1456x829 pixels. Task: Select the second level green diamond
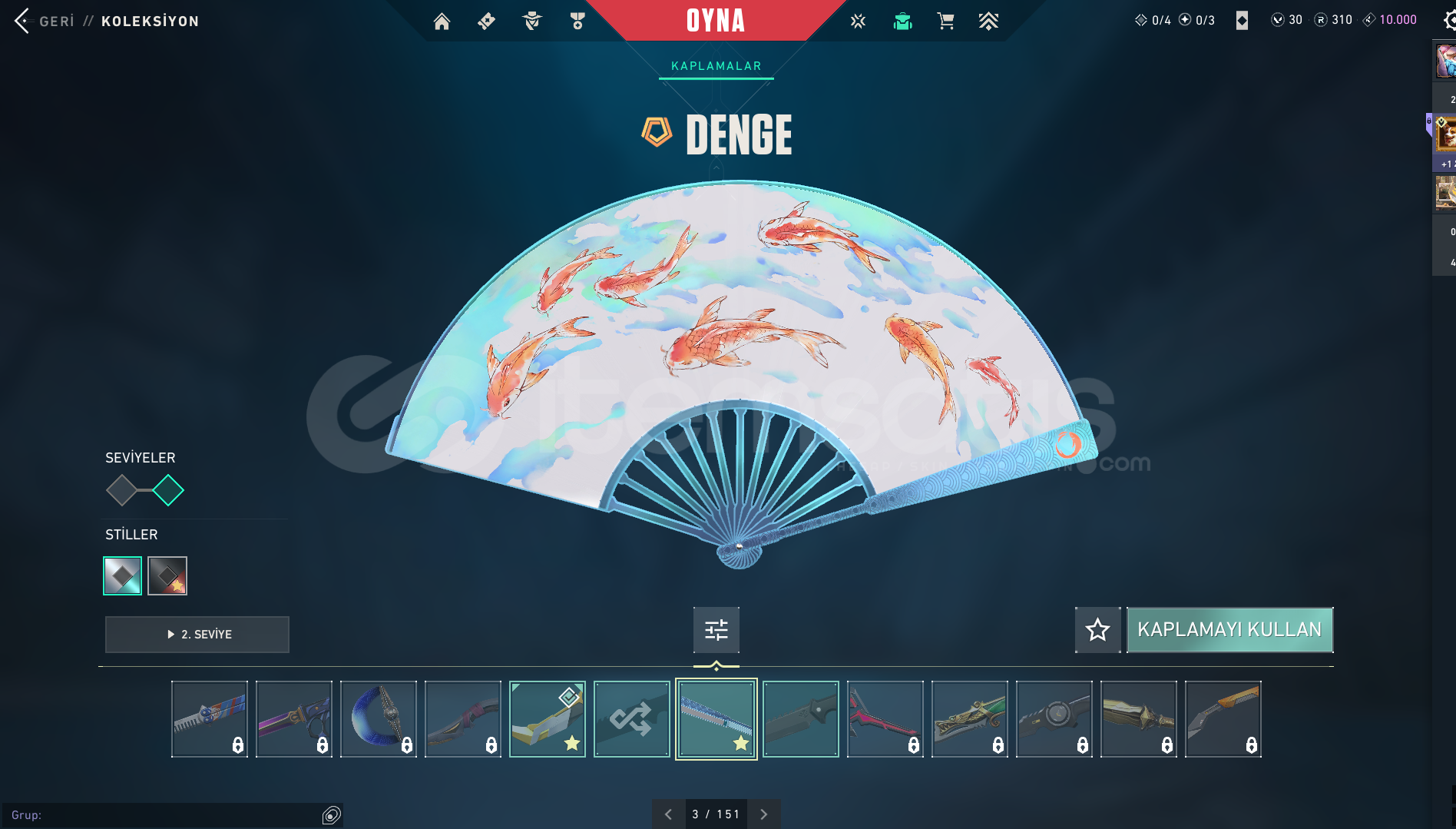[x=168, y=490]
